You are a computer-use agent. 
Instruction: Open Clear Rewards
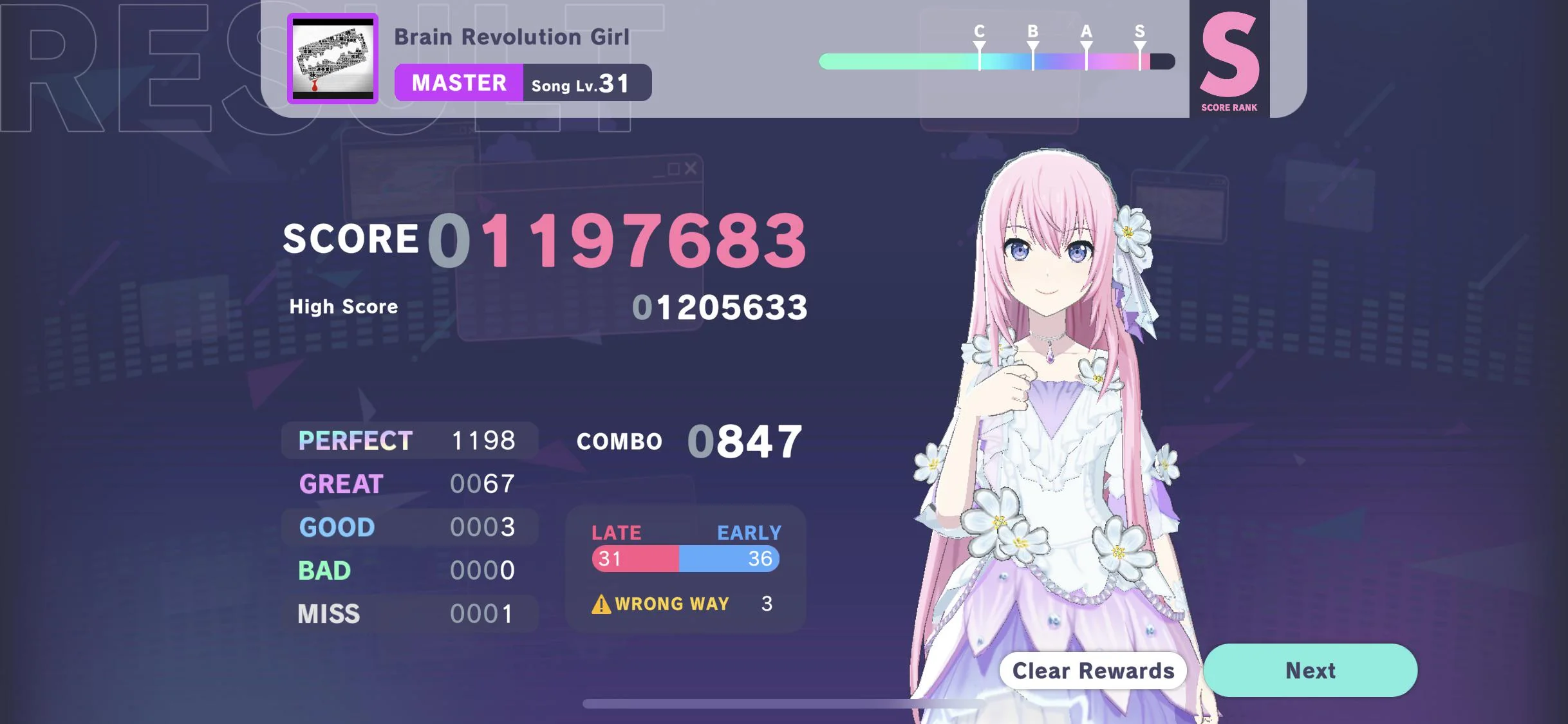(1092, 671)
